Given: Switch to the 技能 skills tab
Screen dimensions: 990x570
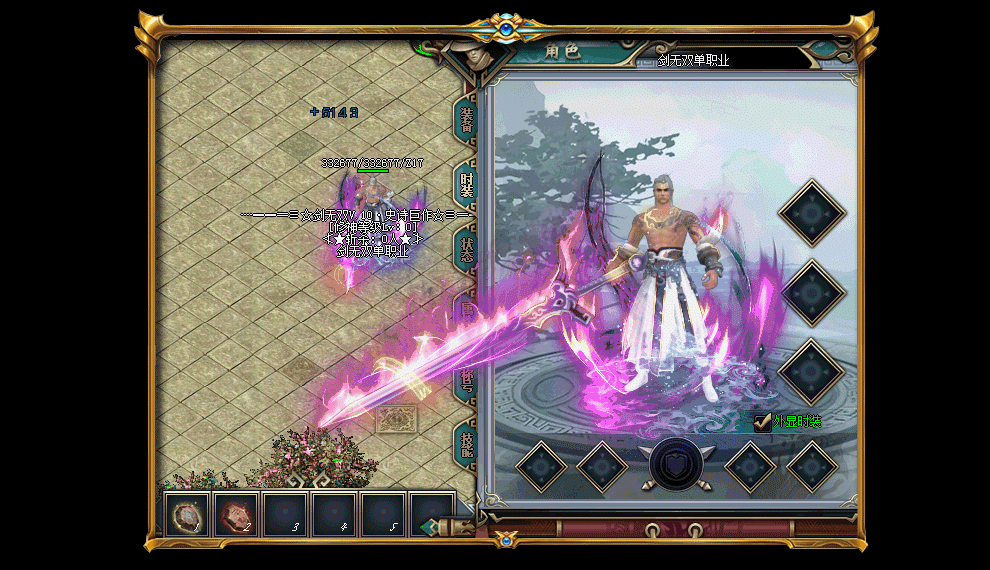Looking at the screenshot, I should point(467,441).
